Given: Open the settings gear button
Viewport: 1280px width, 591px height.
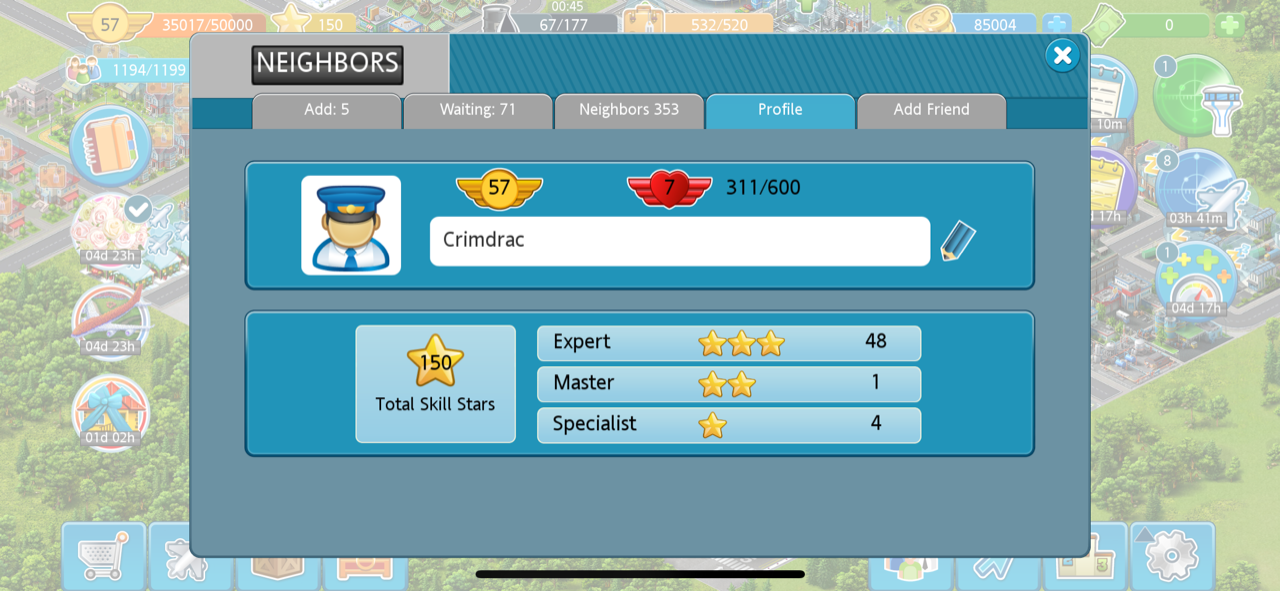Looking at the screenshot, I should 1171,553.
